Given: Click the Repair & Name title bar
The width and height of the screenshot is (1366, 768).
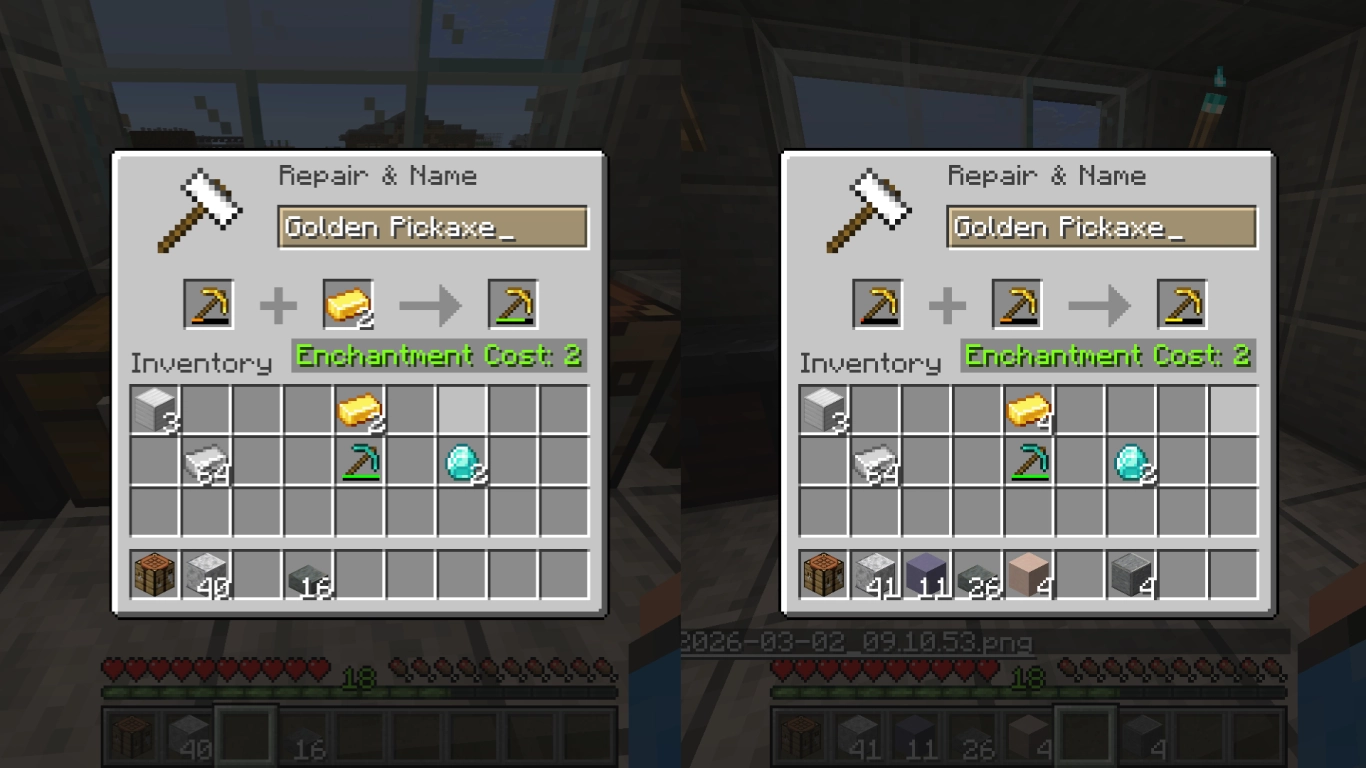Looking at the screenshot, I should (x=378, y=176).
